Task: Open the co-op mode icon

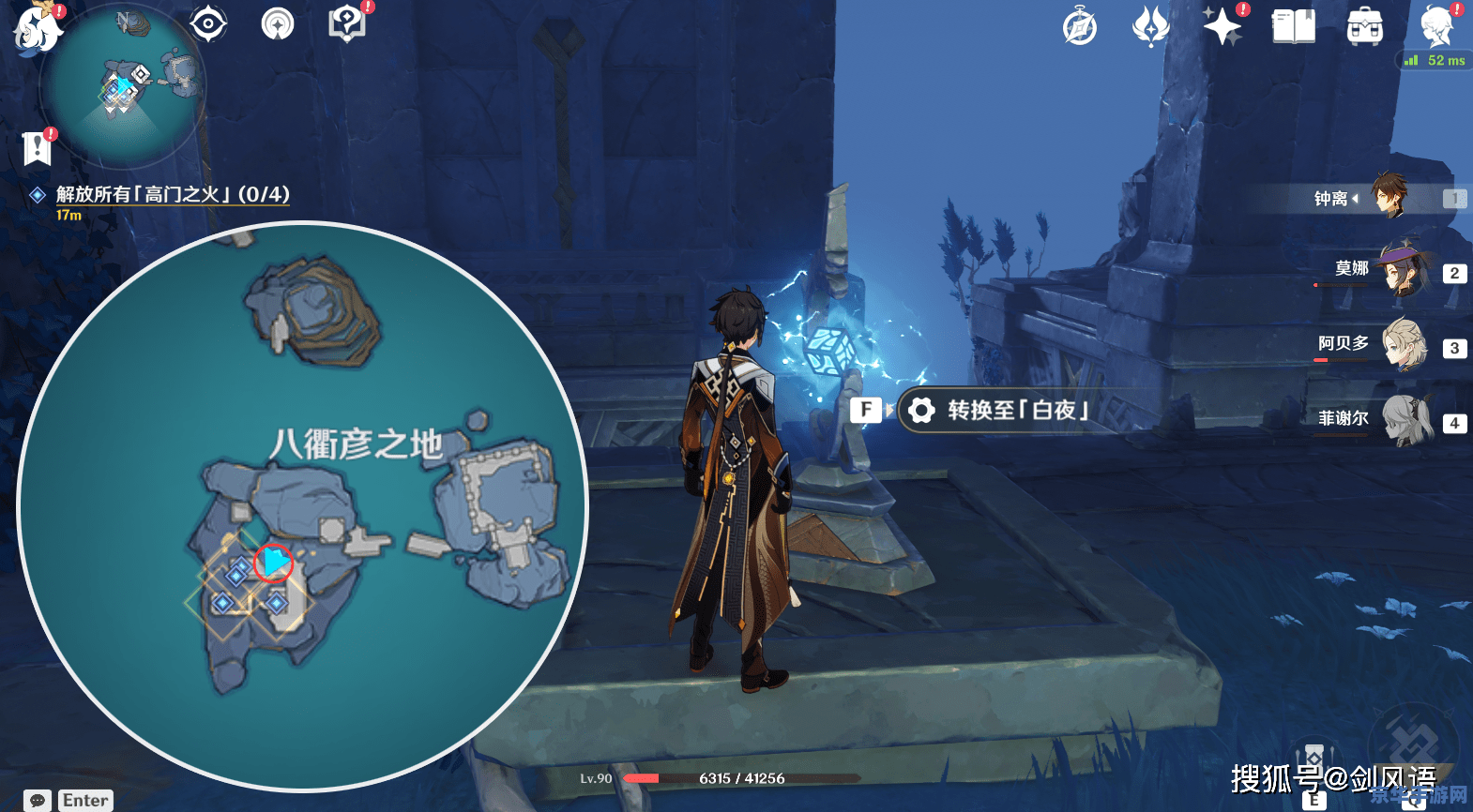Action: 278,24
